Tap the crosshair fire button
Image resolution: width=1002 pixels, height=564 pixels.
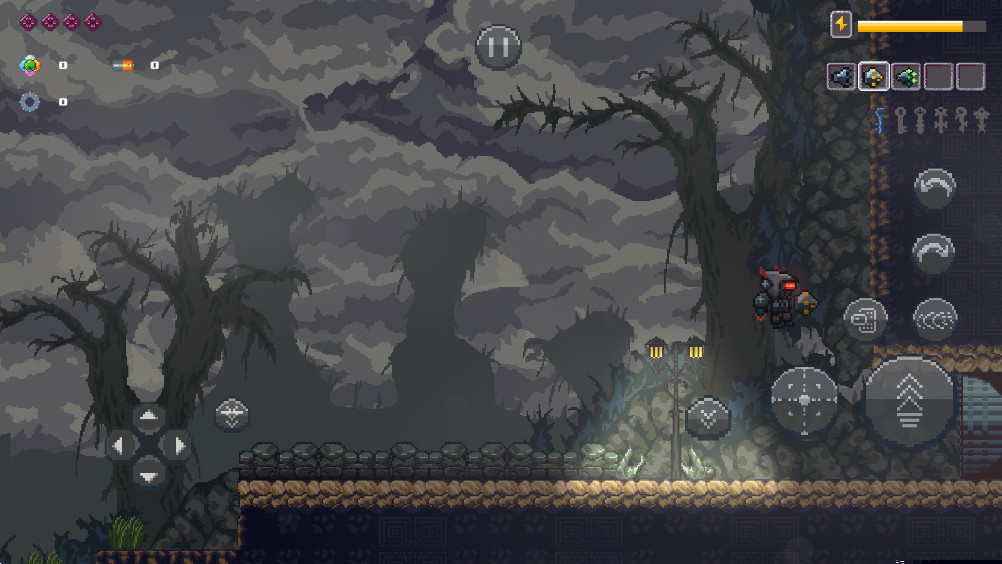[805, 400]
